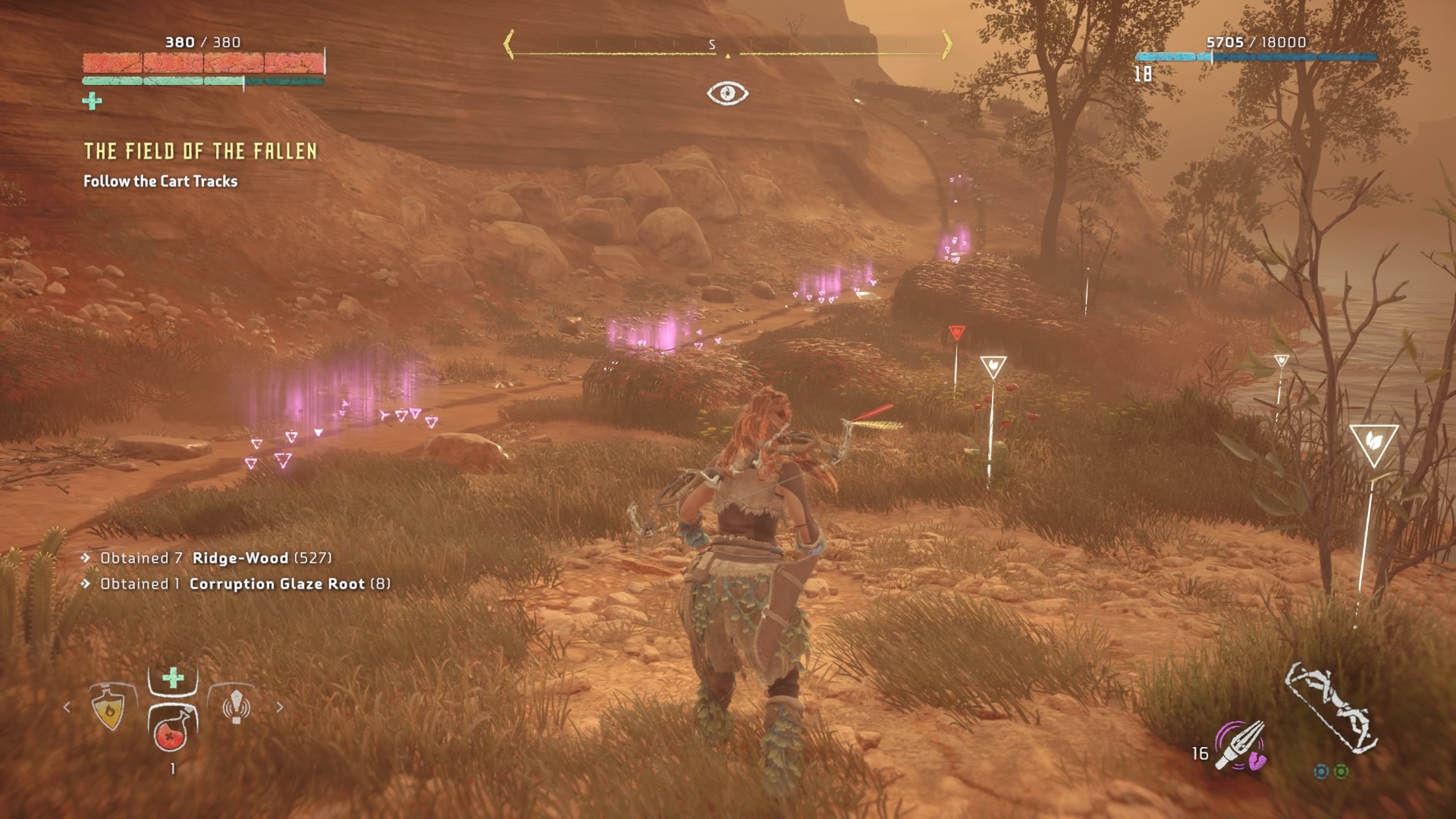Image resolution: width=1456 pixels, height=819 pixels.
Task: Select the tear arrow ammo icon
Action: [1239, 745]
